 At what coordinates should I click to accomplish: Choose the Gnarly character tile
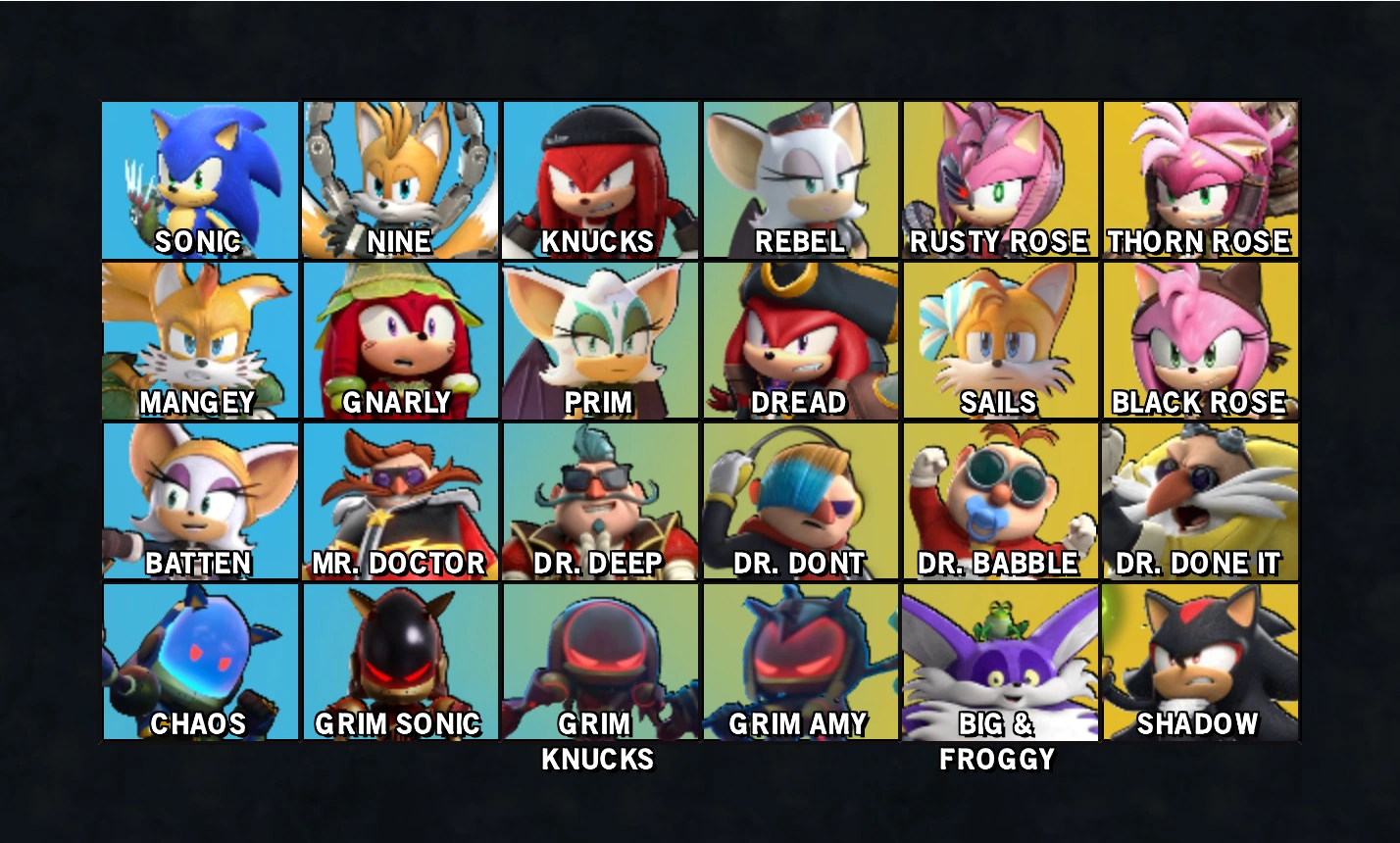[x=400, y=340]
